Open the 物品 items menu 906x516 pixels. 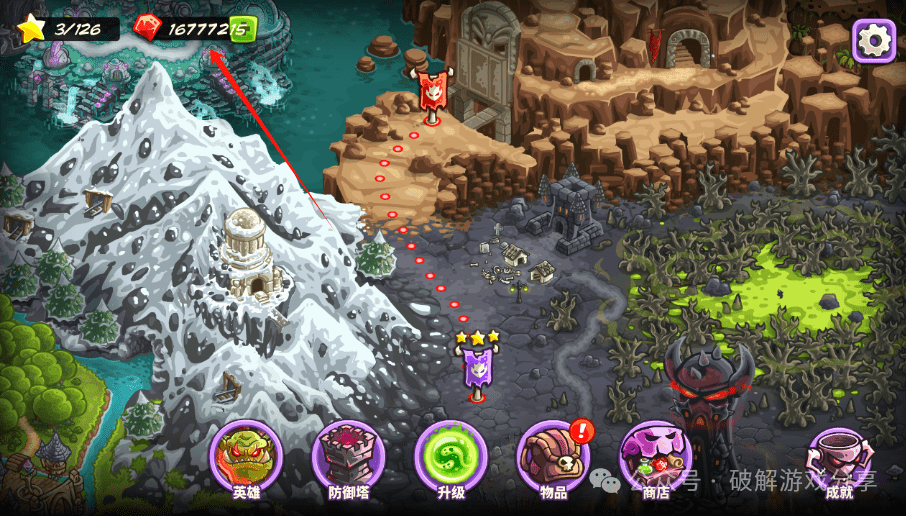point(553,459)
